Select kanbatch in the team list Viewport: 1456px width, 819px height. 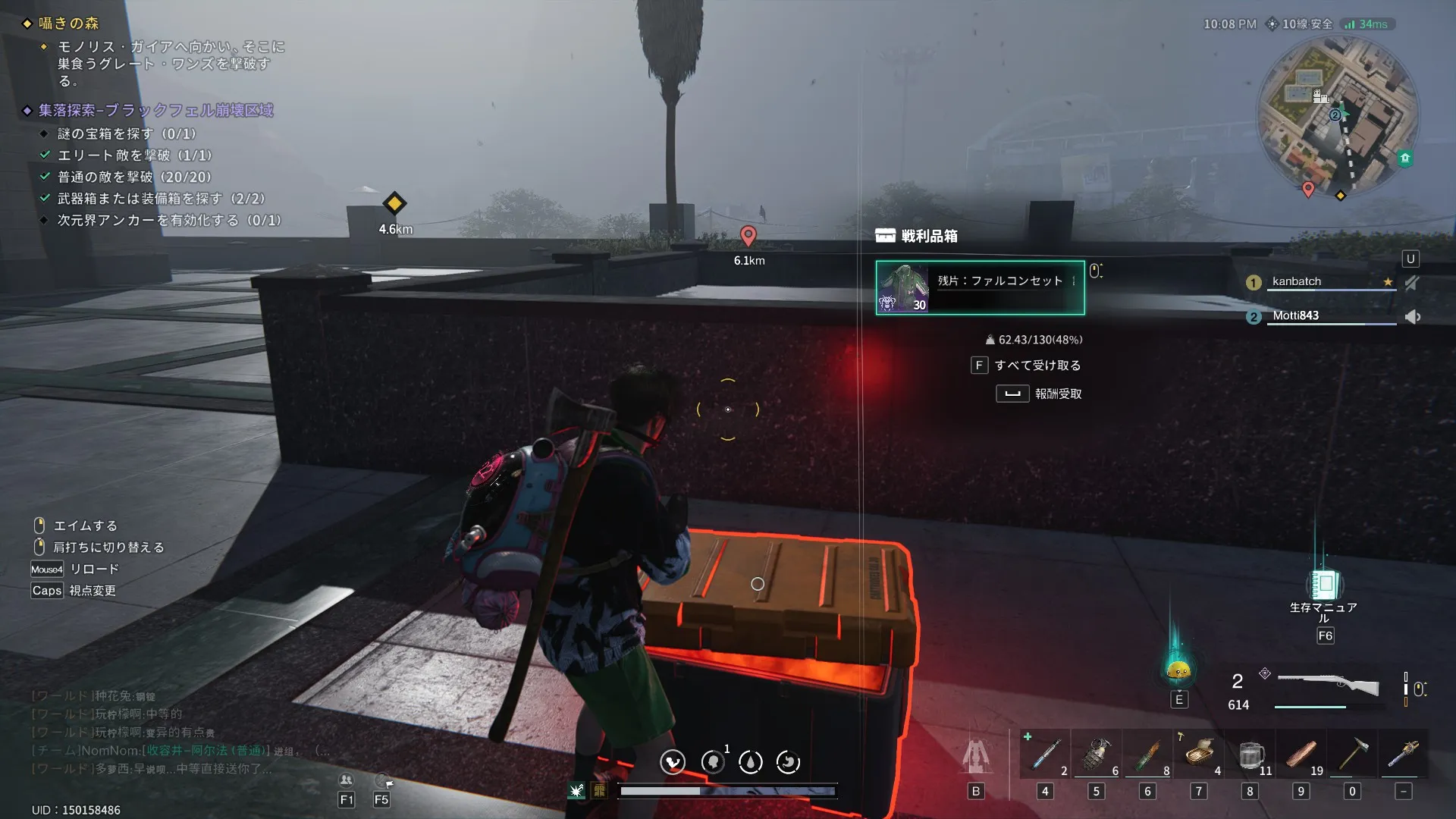pyautogui.click(x=1297, y=281)
